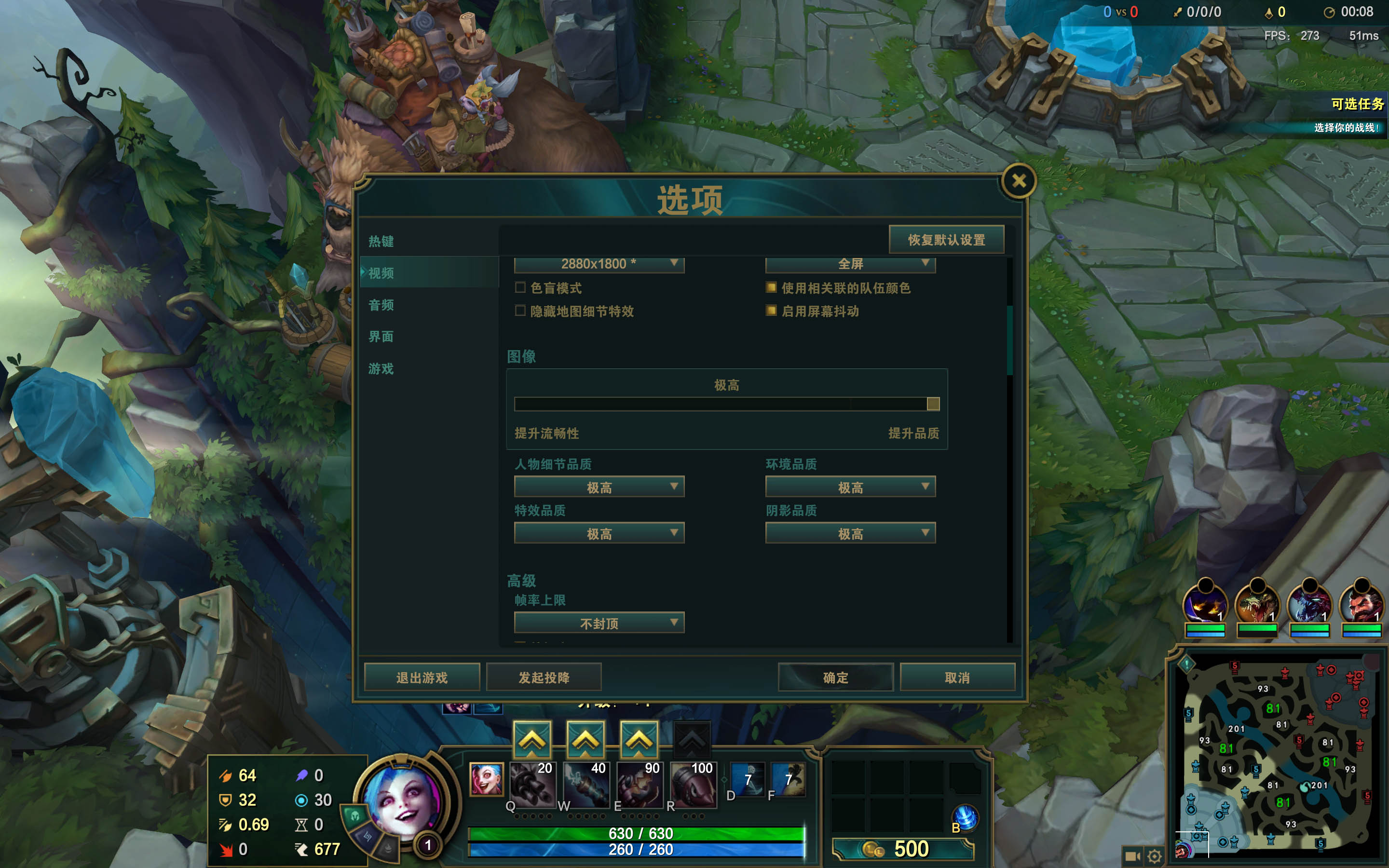Open the 人物细节品质 character quality dropdown
This screenshot has width=1389, height=868.
tap(599, 487)
